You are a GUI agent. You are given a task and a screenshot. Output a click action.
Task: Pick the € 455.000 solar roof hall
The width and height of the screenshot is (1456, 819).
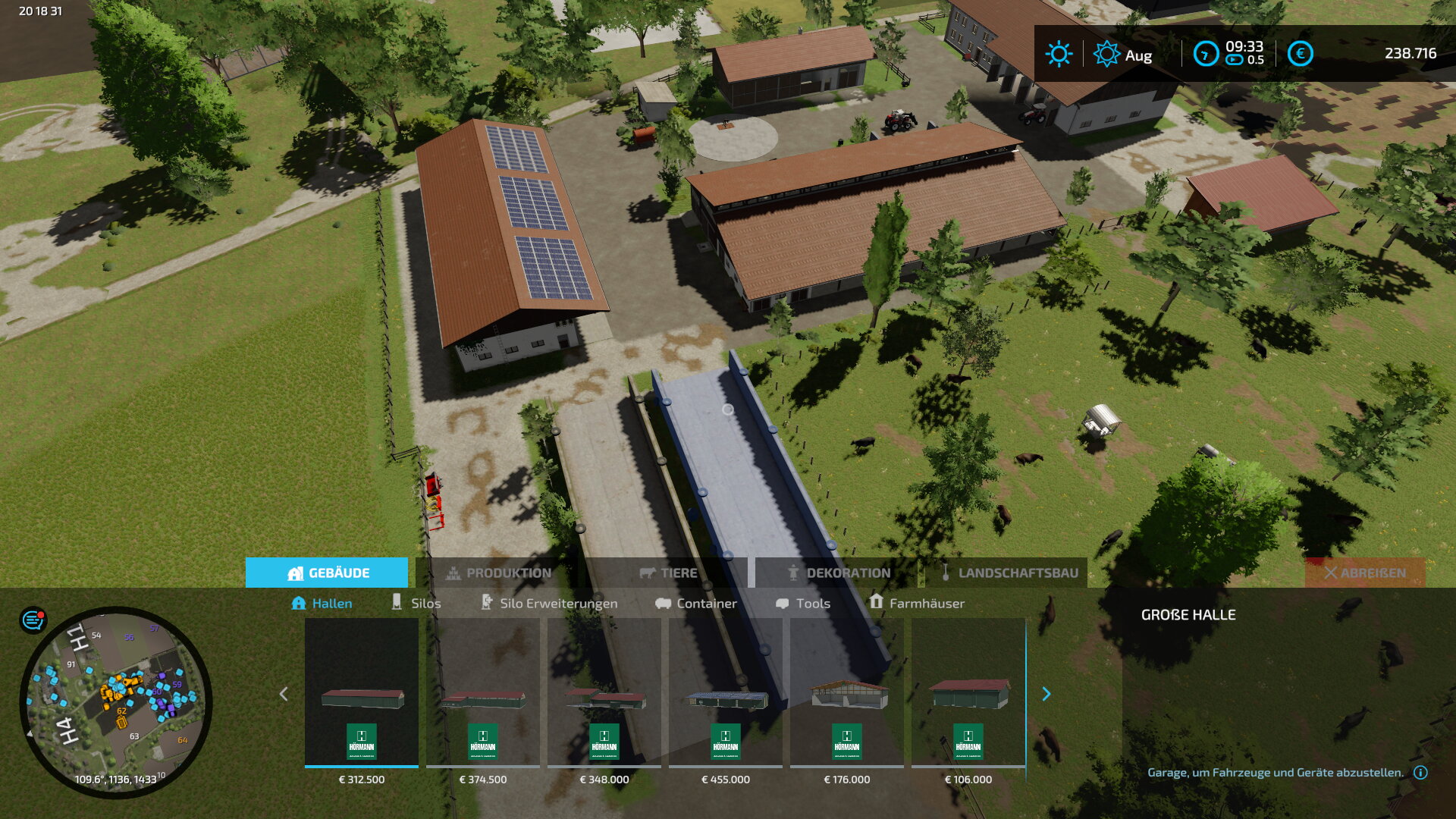[726, 694]
